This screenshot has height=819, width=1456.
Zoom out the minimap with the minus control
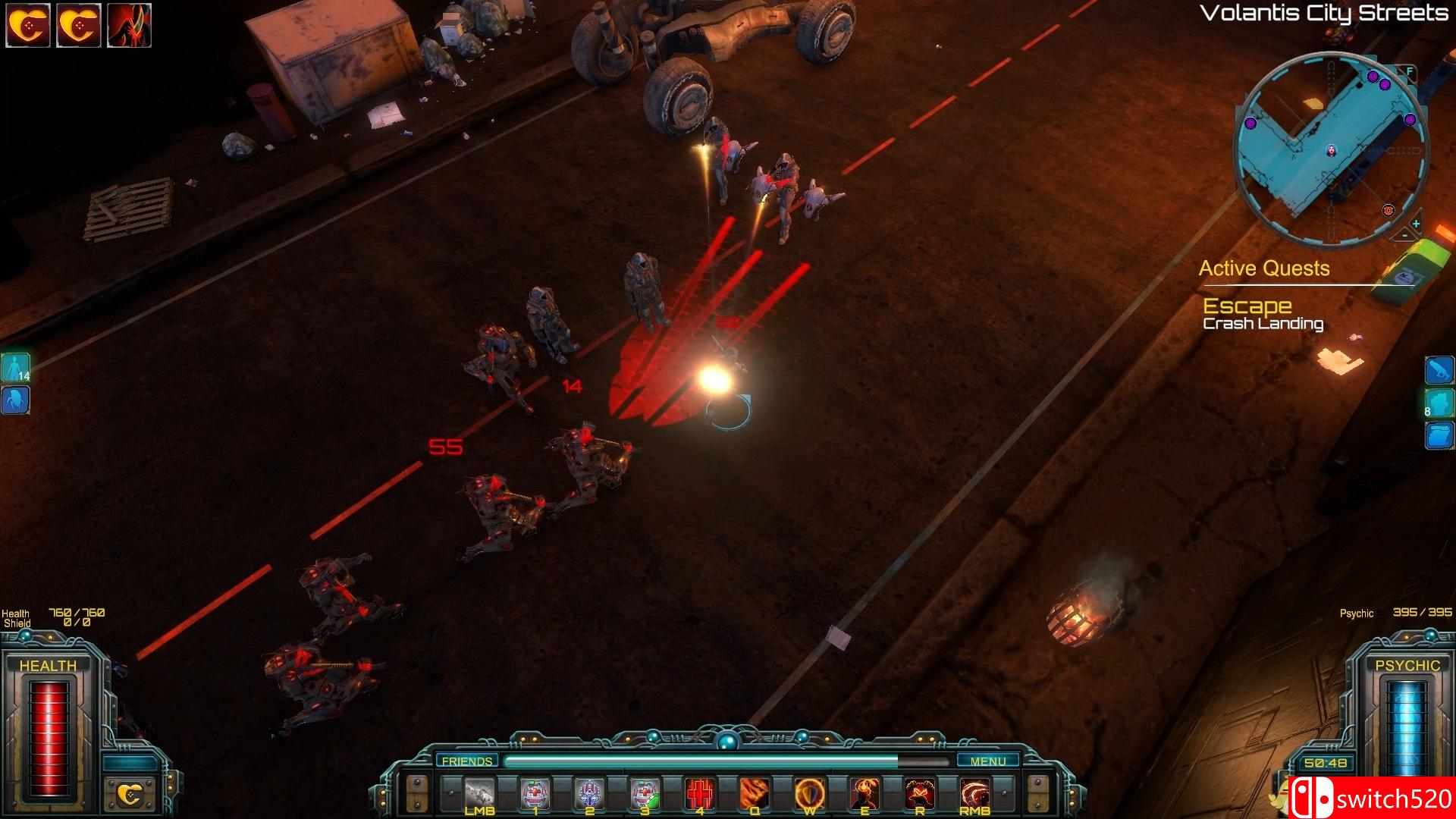[1404, 236]
